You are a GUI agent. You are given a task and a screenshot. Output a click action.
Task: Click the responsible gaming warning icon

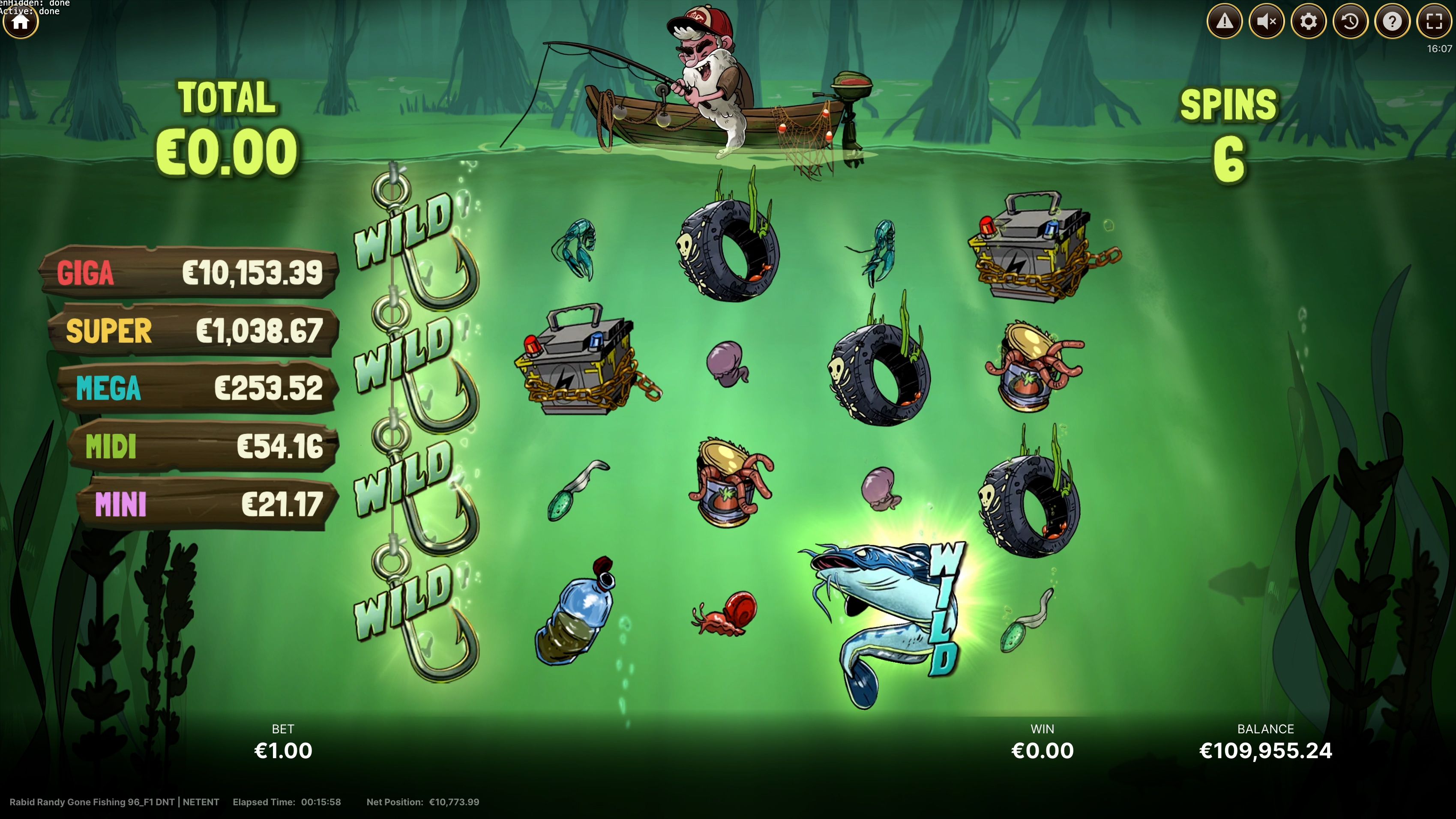pyautogui.click(x=1225, y=21)
